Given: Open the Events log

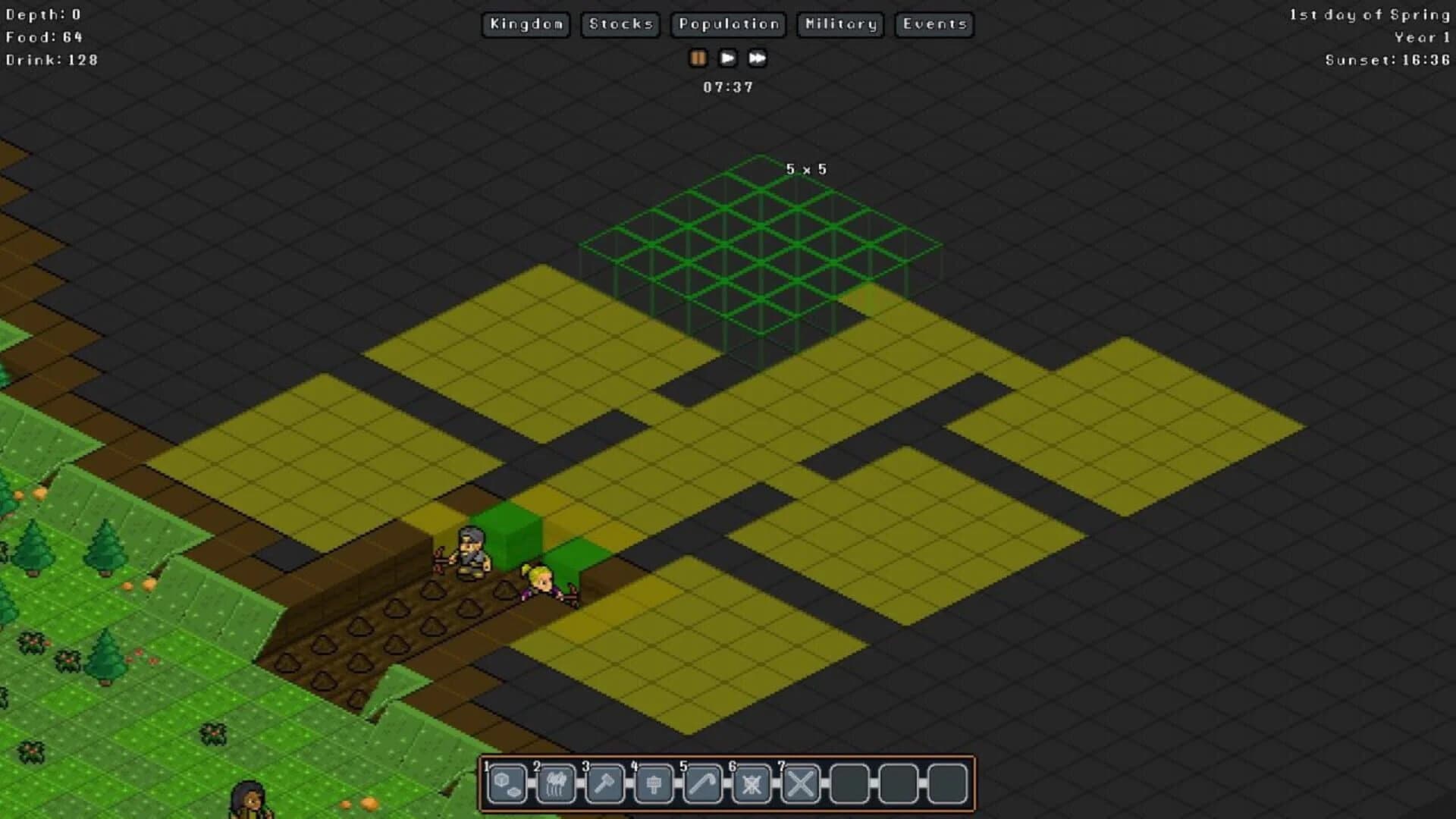Looking at the screenshot, I should pyautogui.click(x=934, y=24).
